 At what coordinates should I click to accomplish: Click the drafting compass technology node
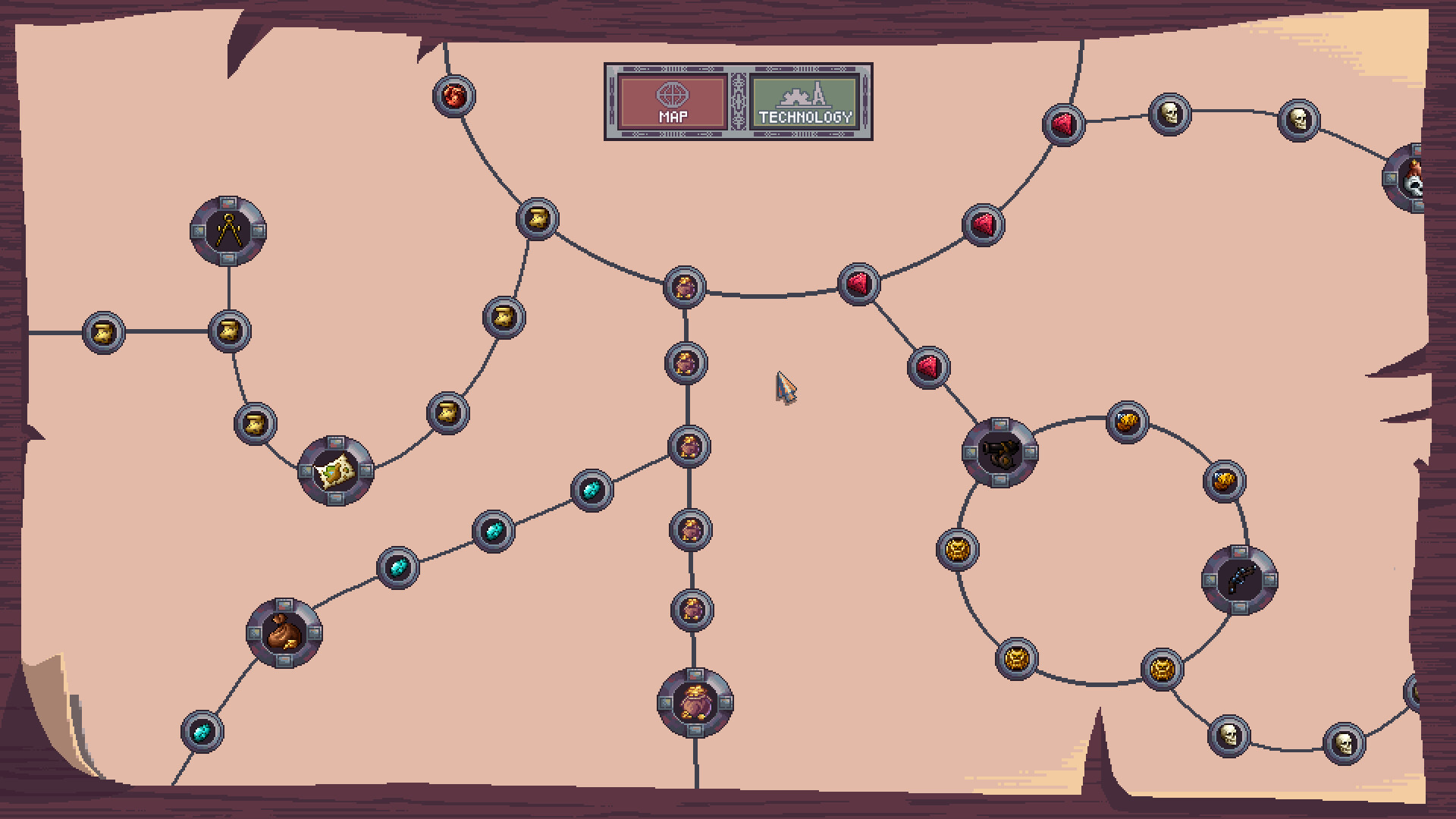pyautogui.click(x=227, y=231)
